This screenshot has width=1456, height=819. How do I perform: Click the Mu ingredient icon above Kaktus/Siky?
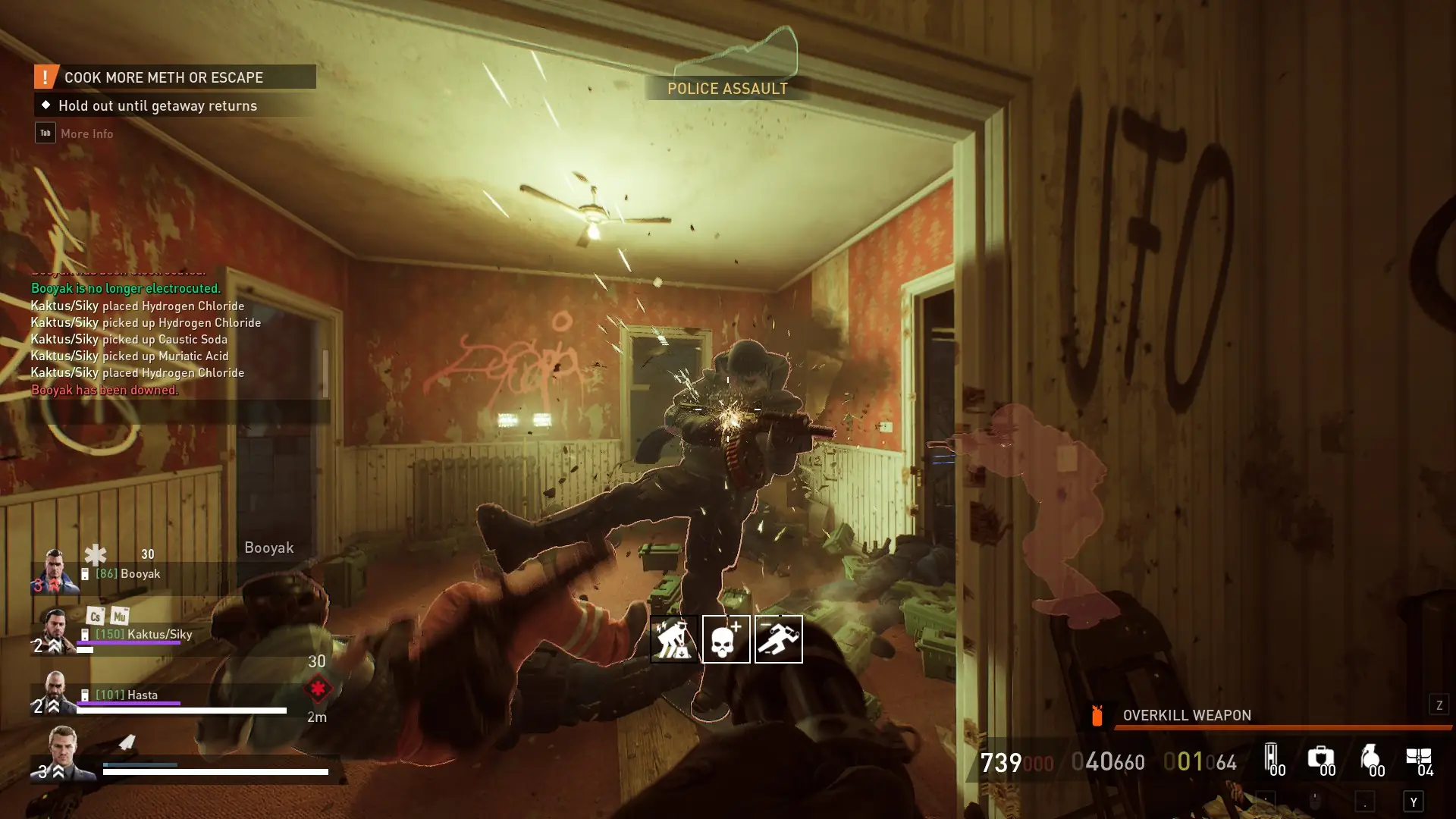119,616
